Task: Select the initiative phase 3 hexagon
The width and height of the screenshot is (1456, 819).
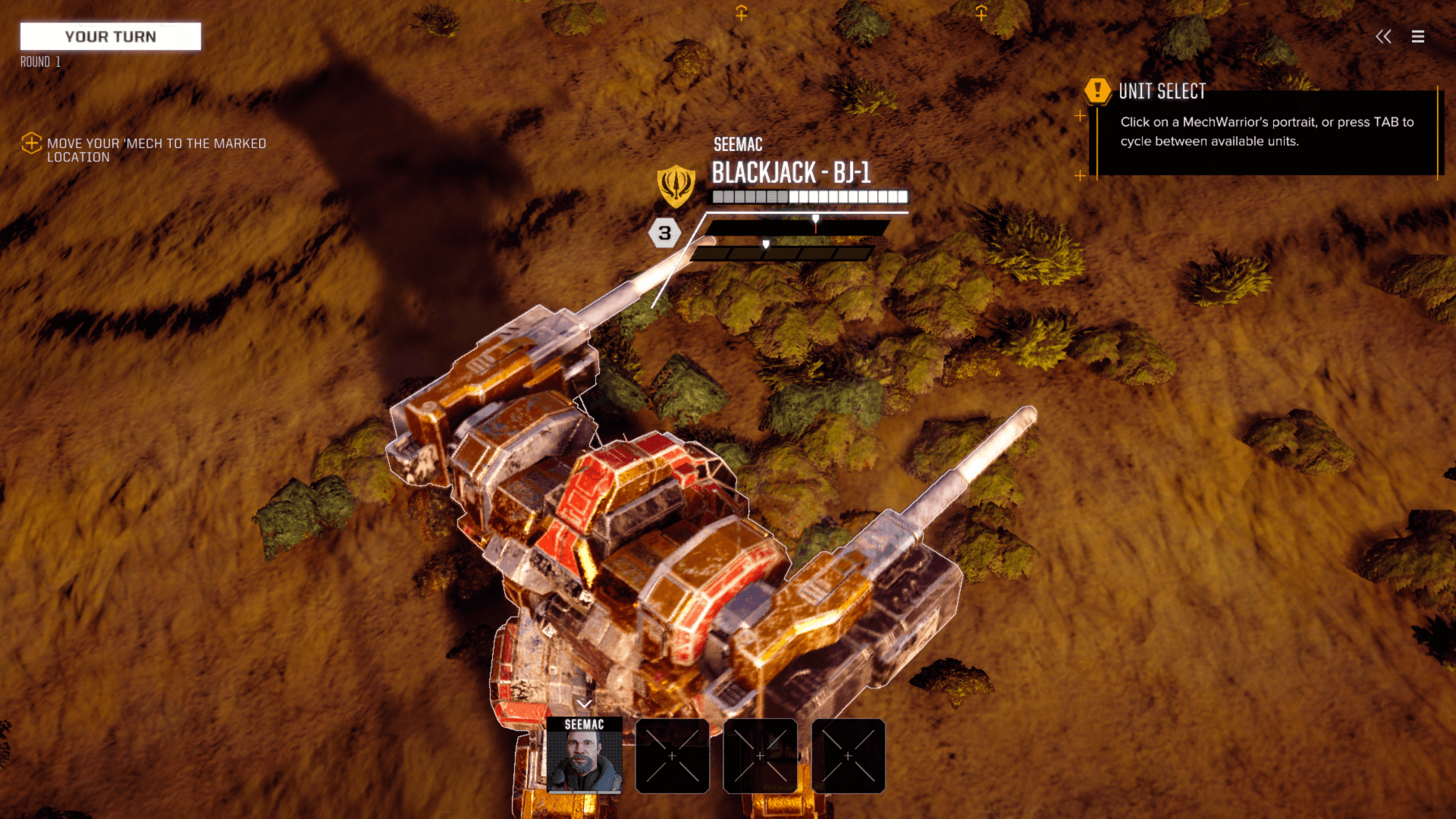Action: [664, 234]
